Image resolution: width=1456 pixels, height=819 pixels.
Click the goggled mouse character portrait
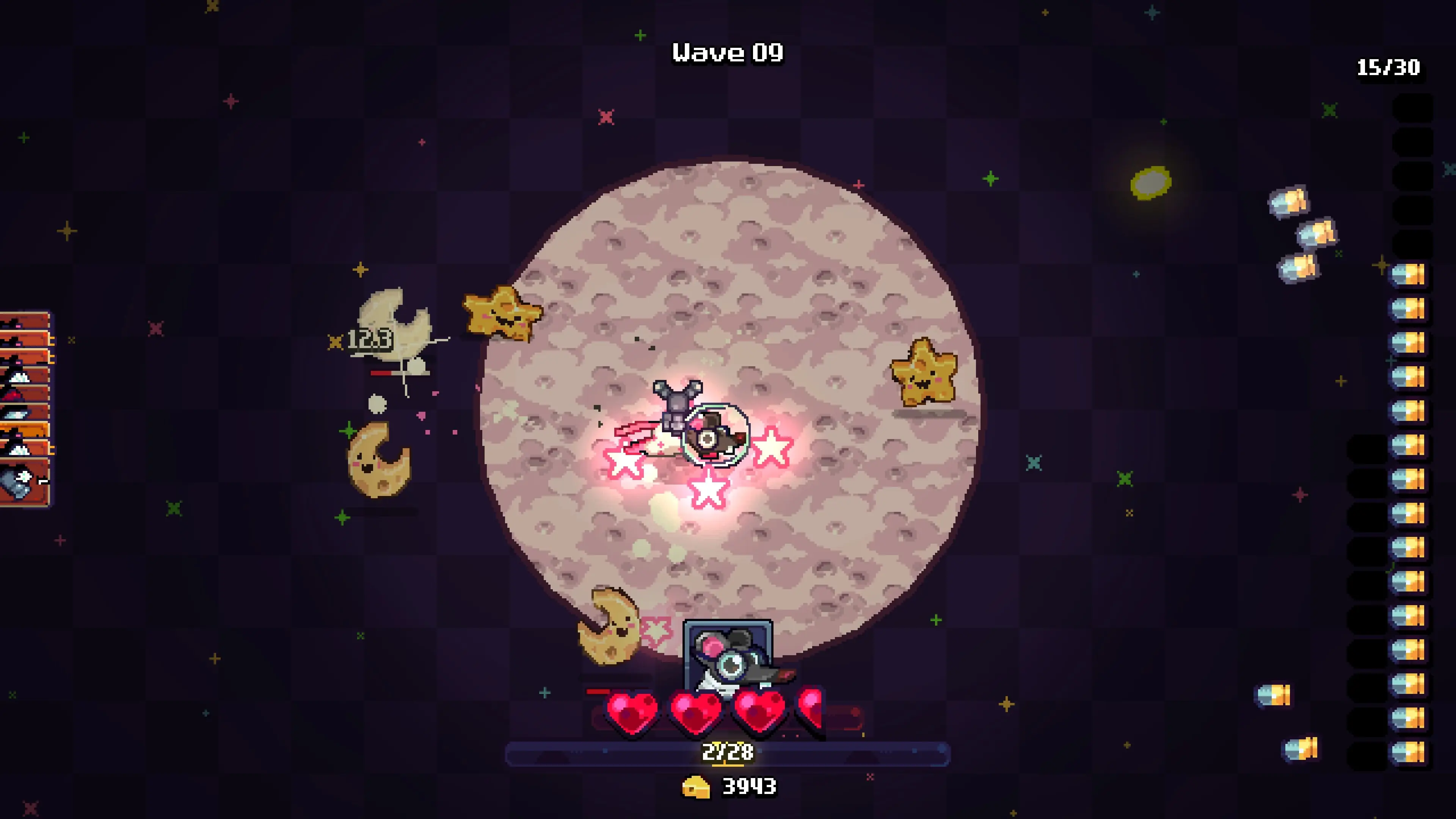(x=728, y=656)
